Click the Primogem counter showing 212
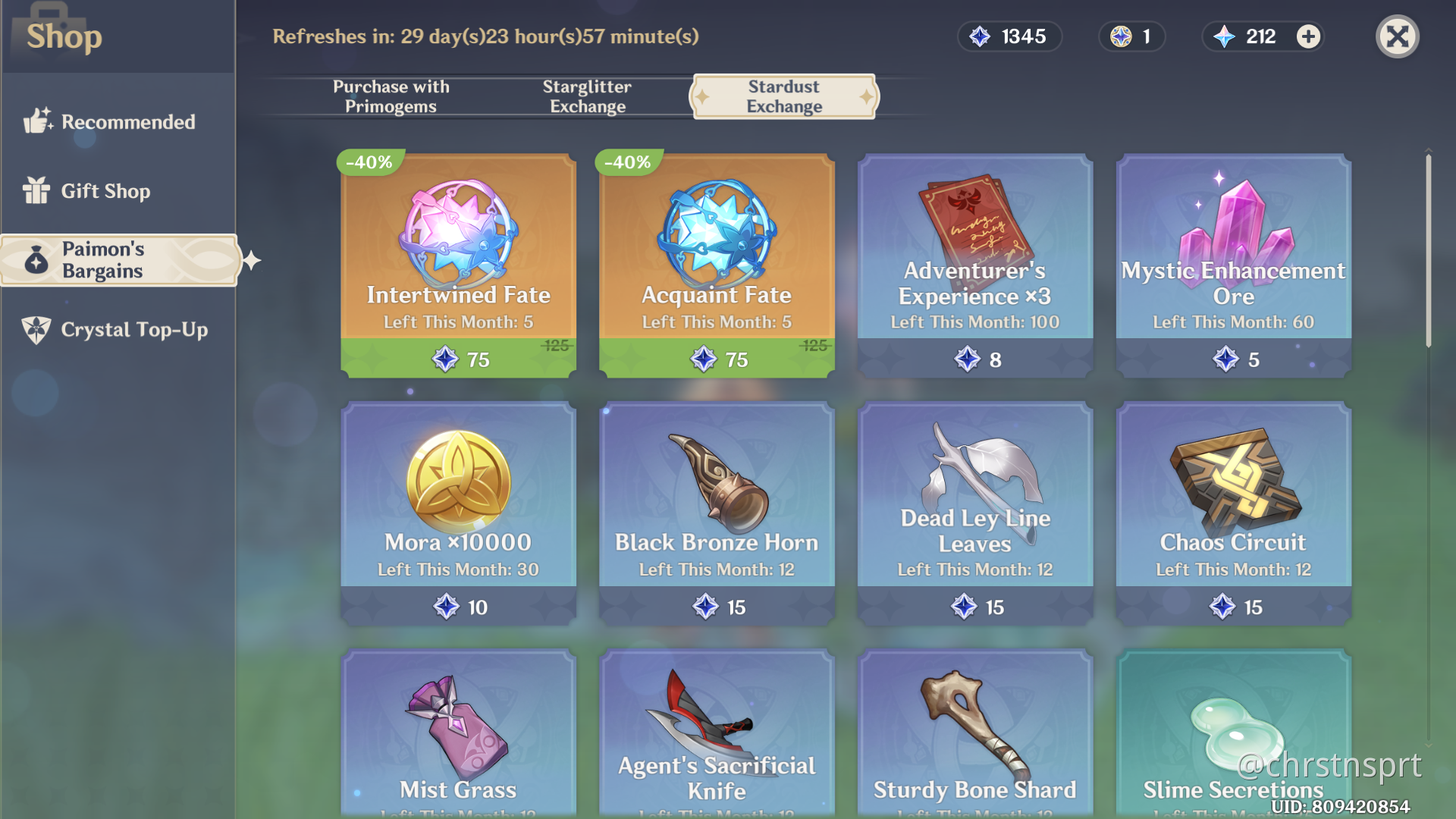The image size is (1456, 819). [1259, 36]
